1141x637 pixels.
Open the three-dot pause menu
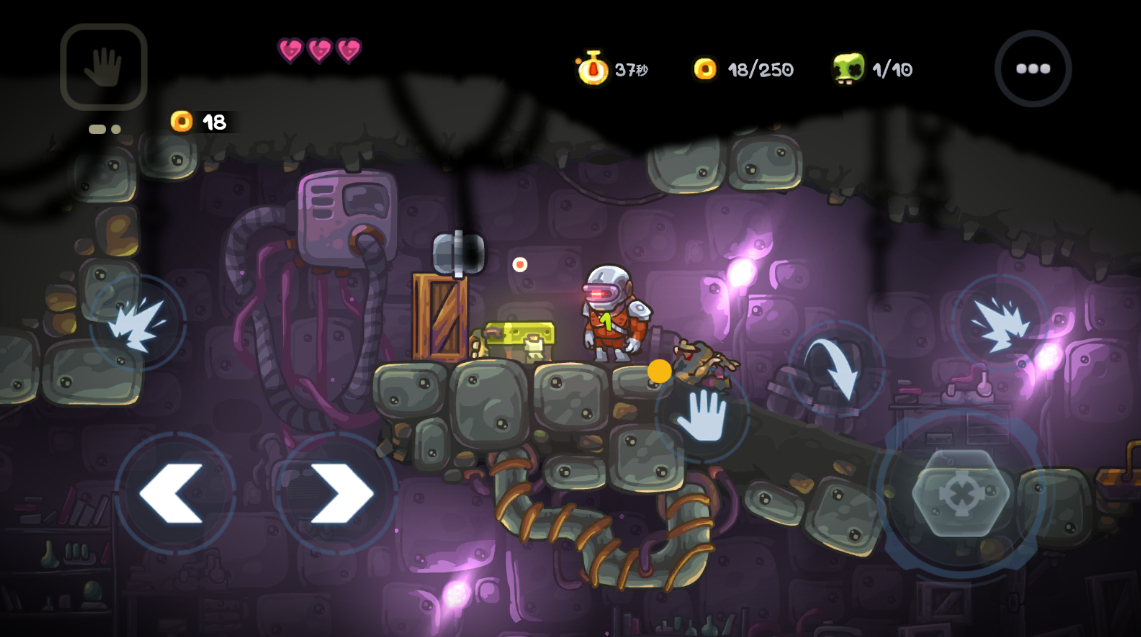pos(1033,69)
